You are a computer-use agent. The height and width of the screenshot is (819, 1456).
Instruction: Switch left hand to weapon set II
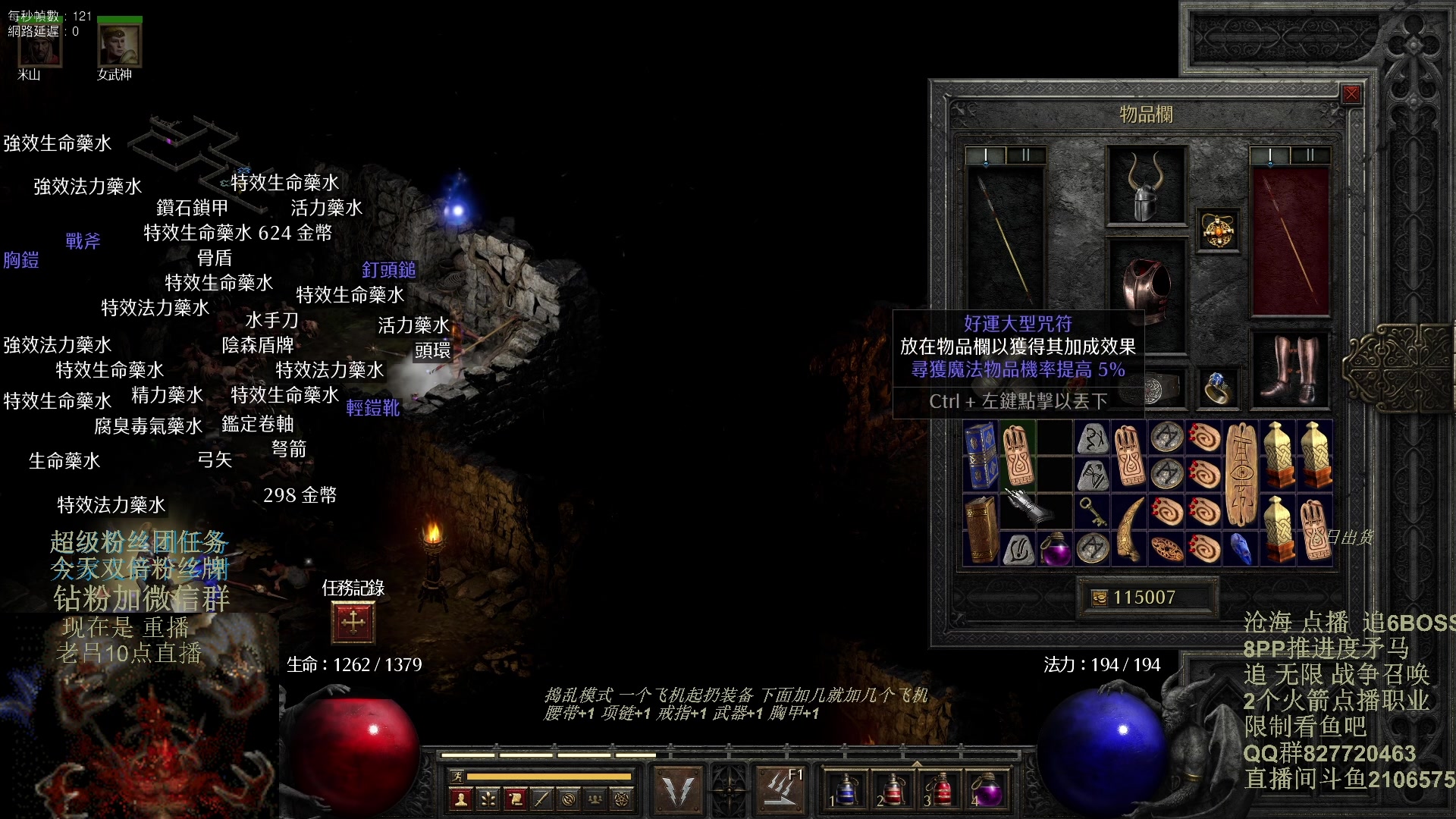pos(1025,155)
